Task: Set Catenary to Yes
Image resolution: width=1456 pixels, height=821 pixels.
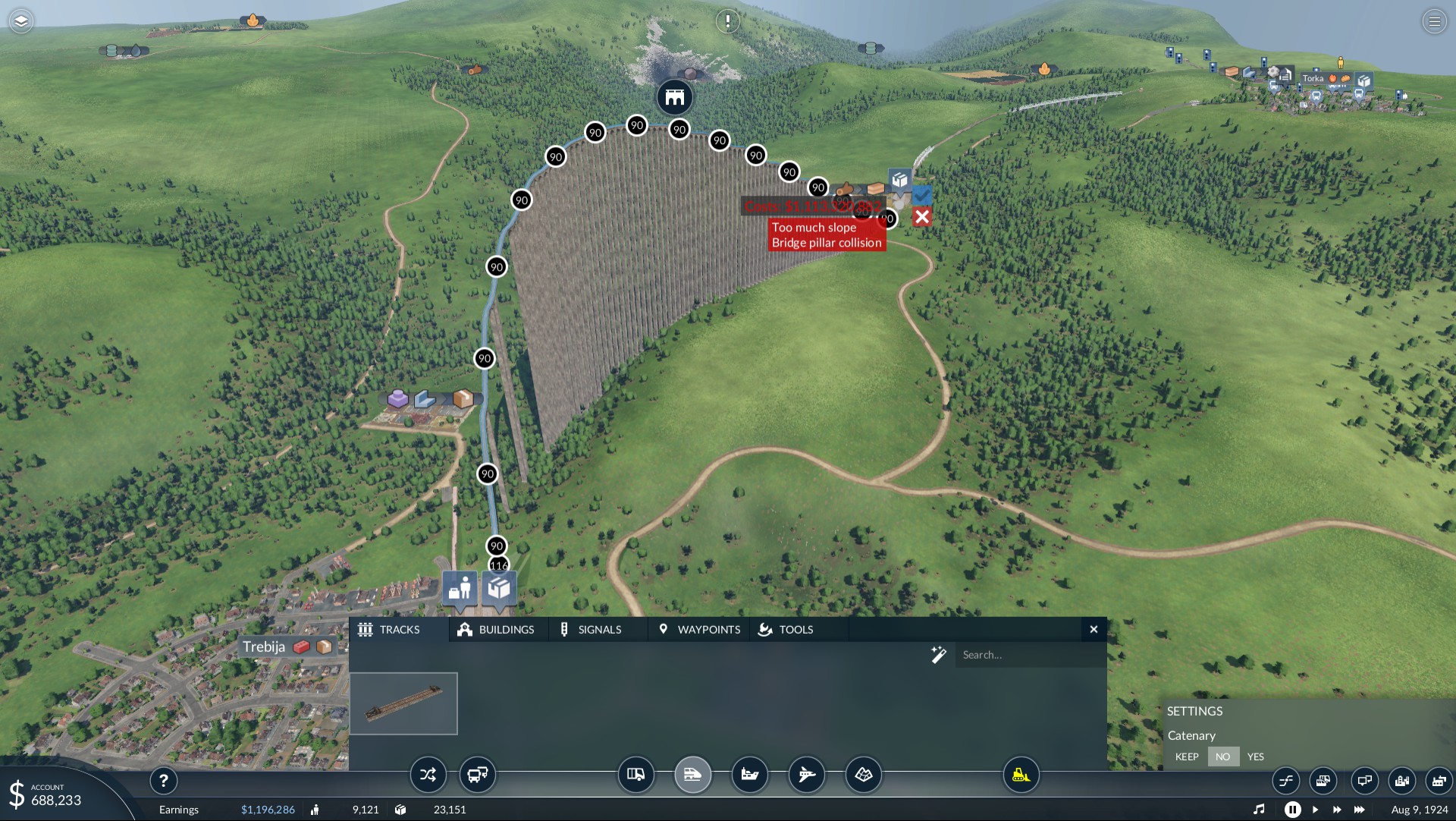Action: (1256, 757)
